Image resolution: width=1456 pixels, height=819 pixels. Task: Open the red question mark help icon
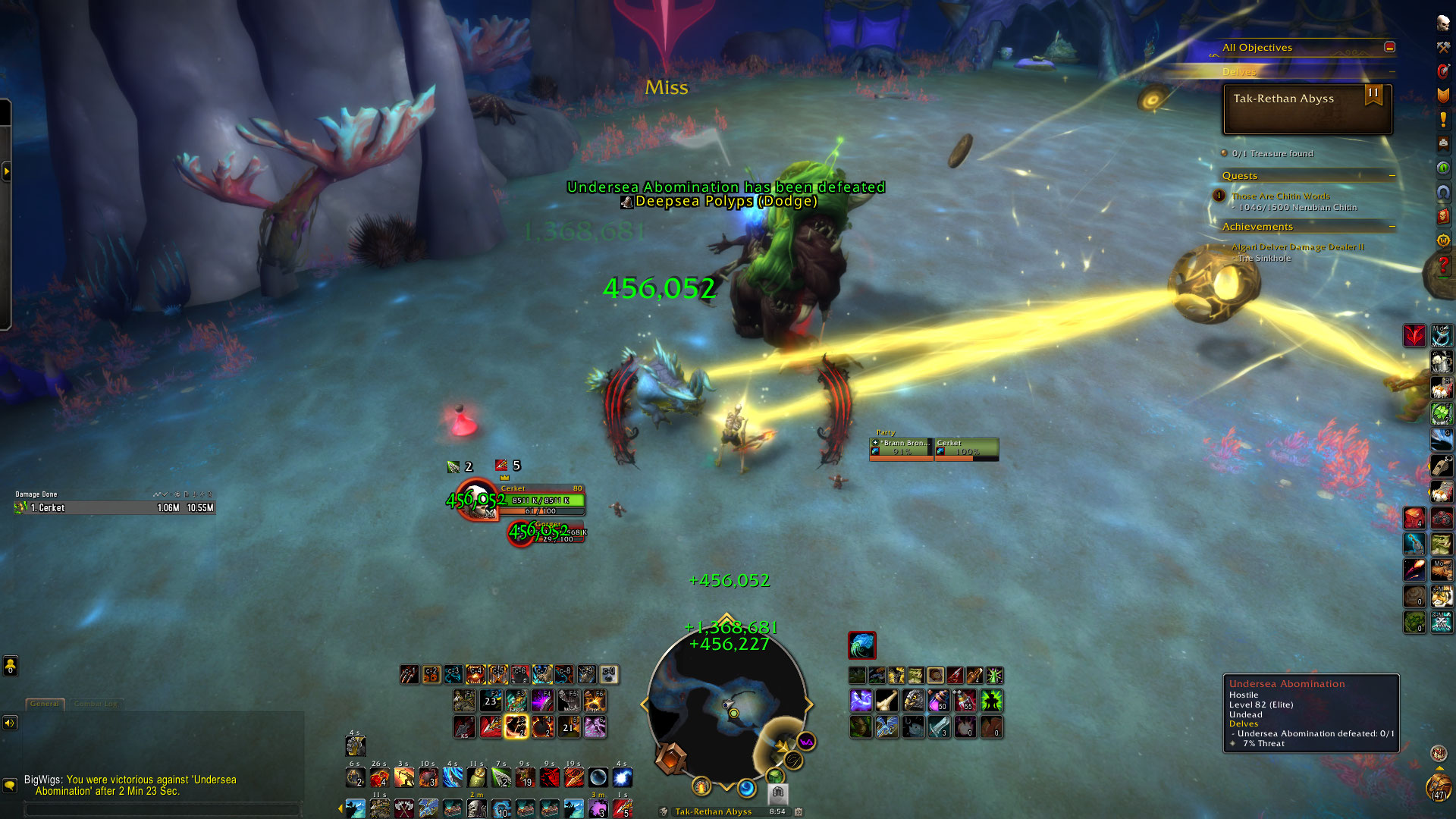[x=1442, y=265]
